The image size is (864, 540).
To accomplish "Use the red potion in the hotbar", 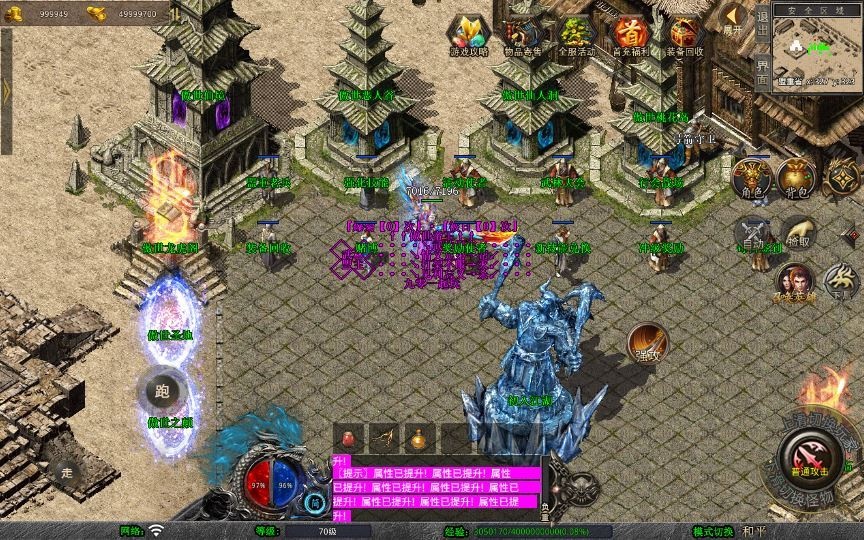I will pyautogui.click(x=350, y=437).
